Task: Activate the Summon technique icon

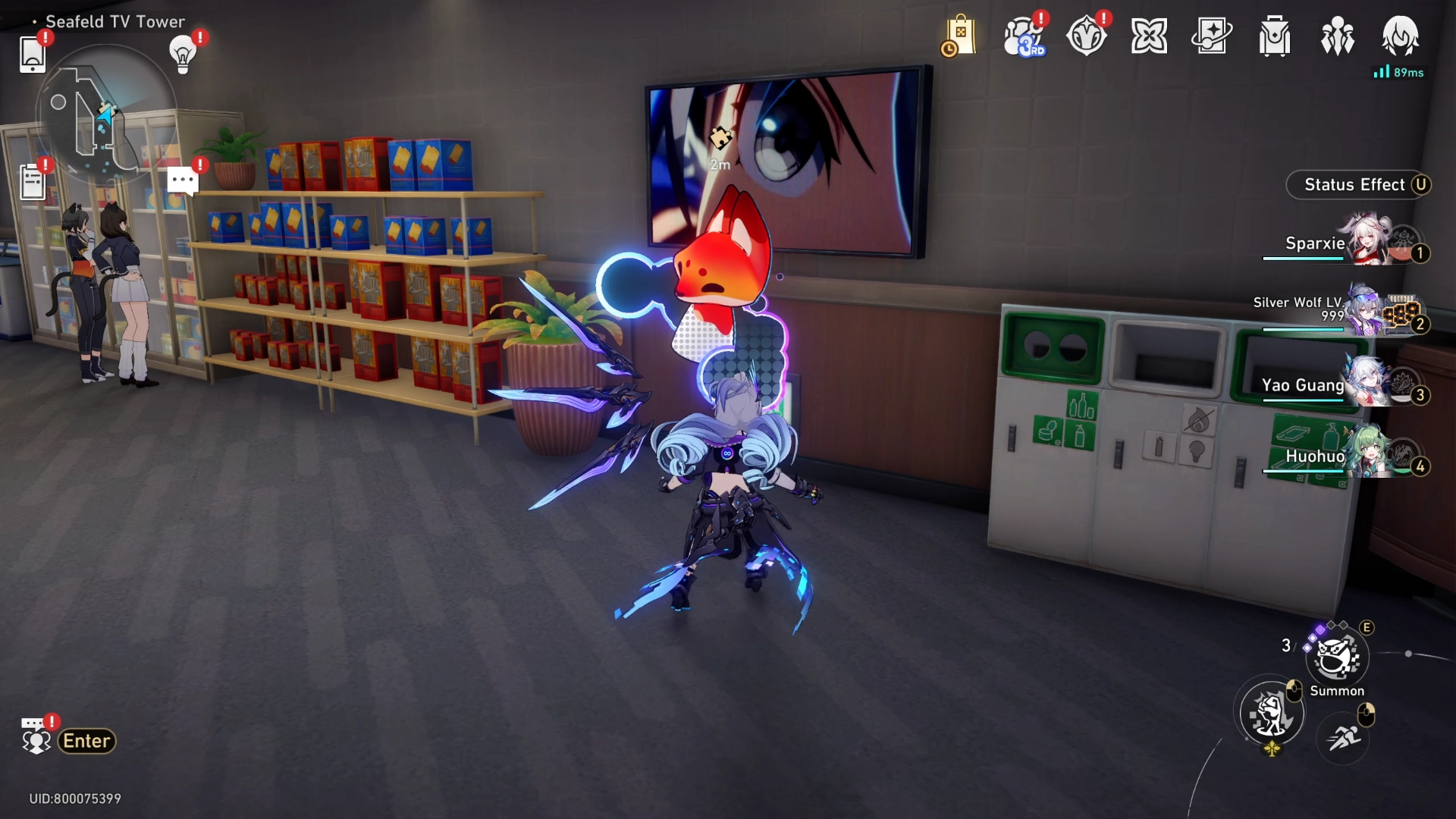Action: [x=1337, y=658]
